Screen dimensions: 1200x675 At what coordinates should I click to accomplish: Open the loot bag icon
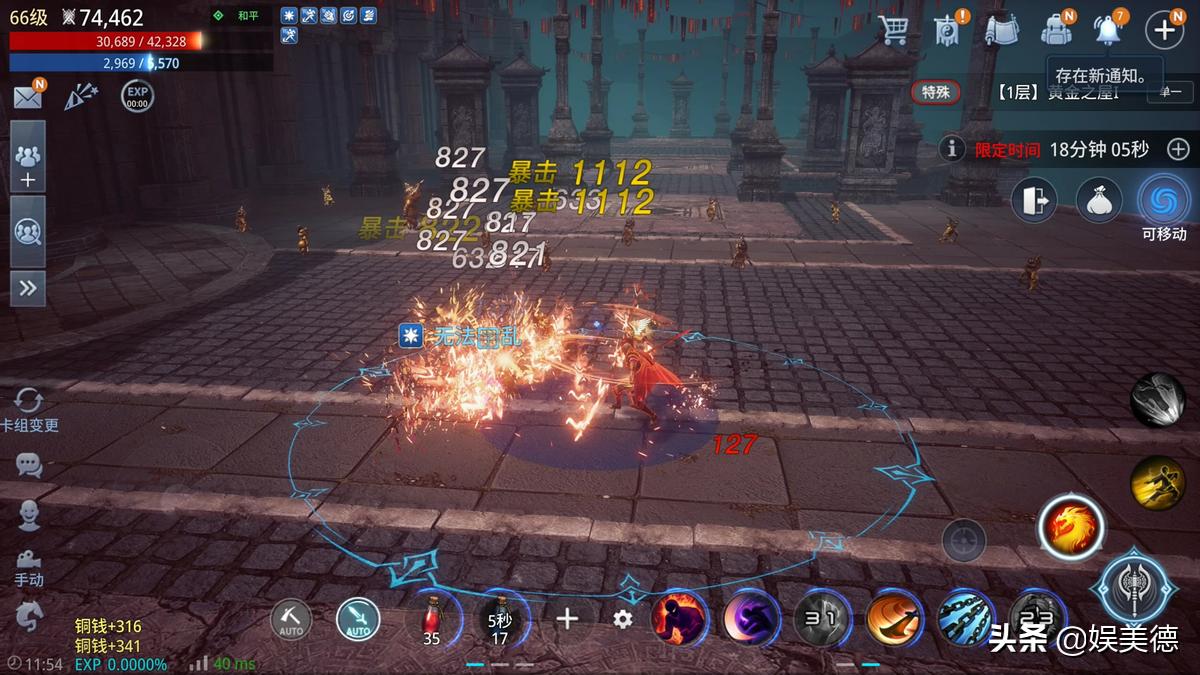pyautogui.click(x=1098, y=201)
